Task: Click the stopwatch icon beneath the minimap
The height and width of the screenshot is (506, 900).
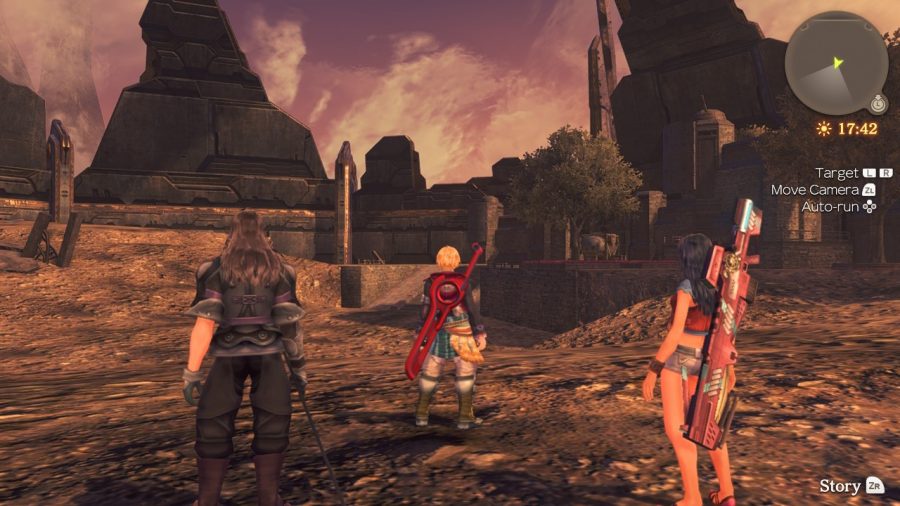Action: point(878,104)
